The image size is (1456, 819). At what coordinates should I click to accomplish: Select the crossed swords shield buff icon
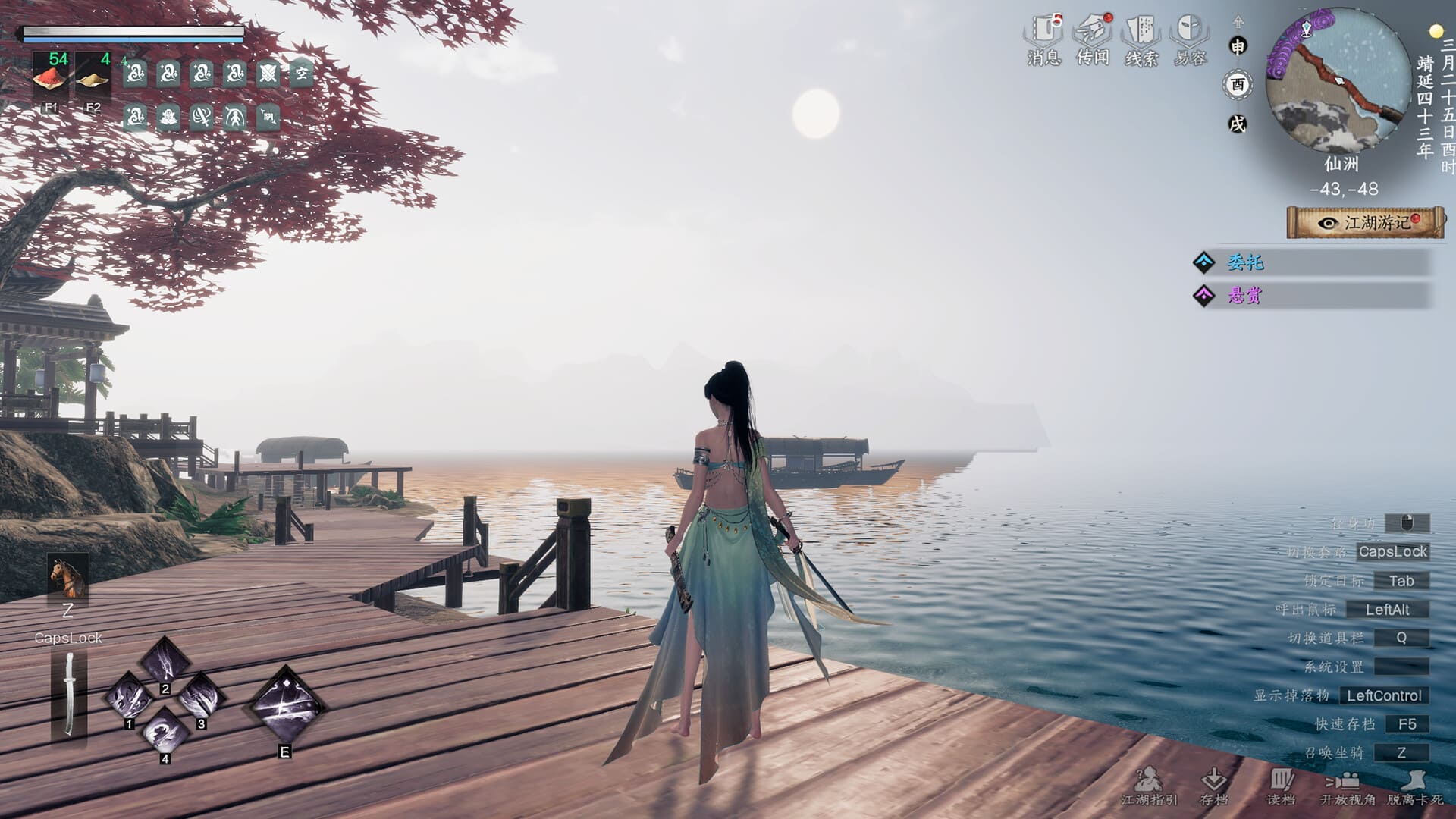click(268, 74)
